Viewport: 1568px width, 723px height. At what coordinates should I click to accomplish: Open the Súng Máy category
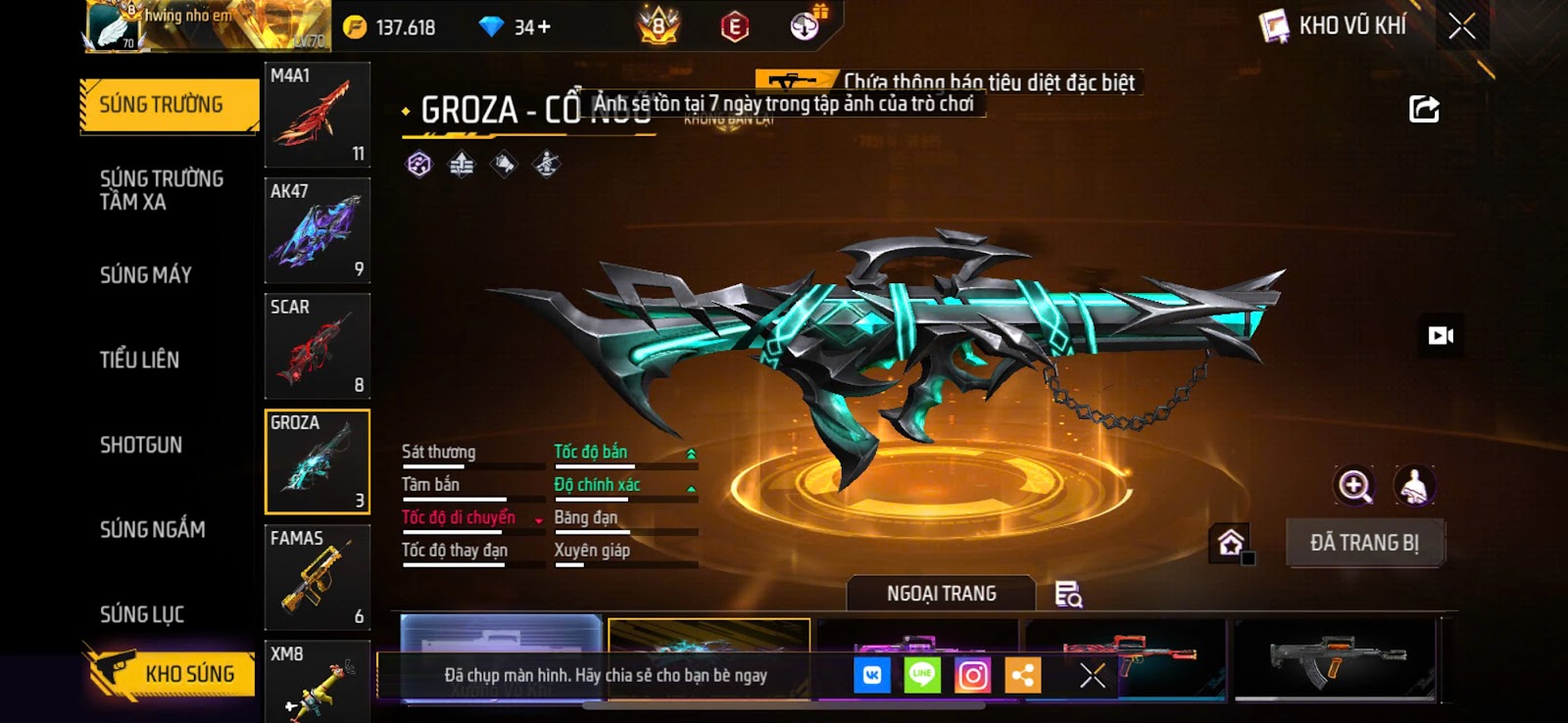146,275
